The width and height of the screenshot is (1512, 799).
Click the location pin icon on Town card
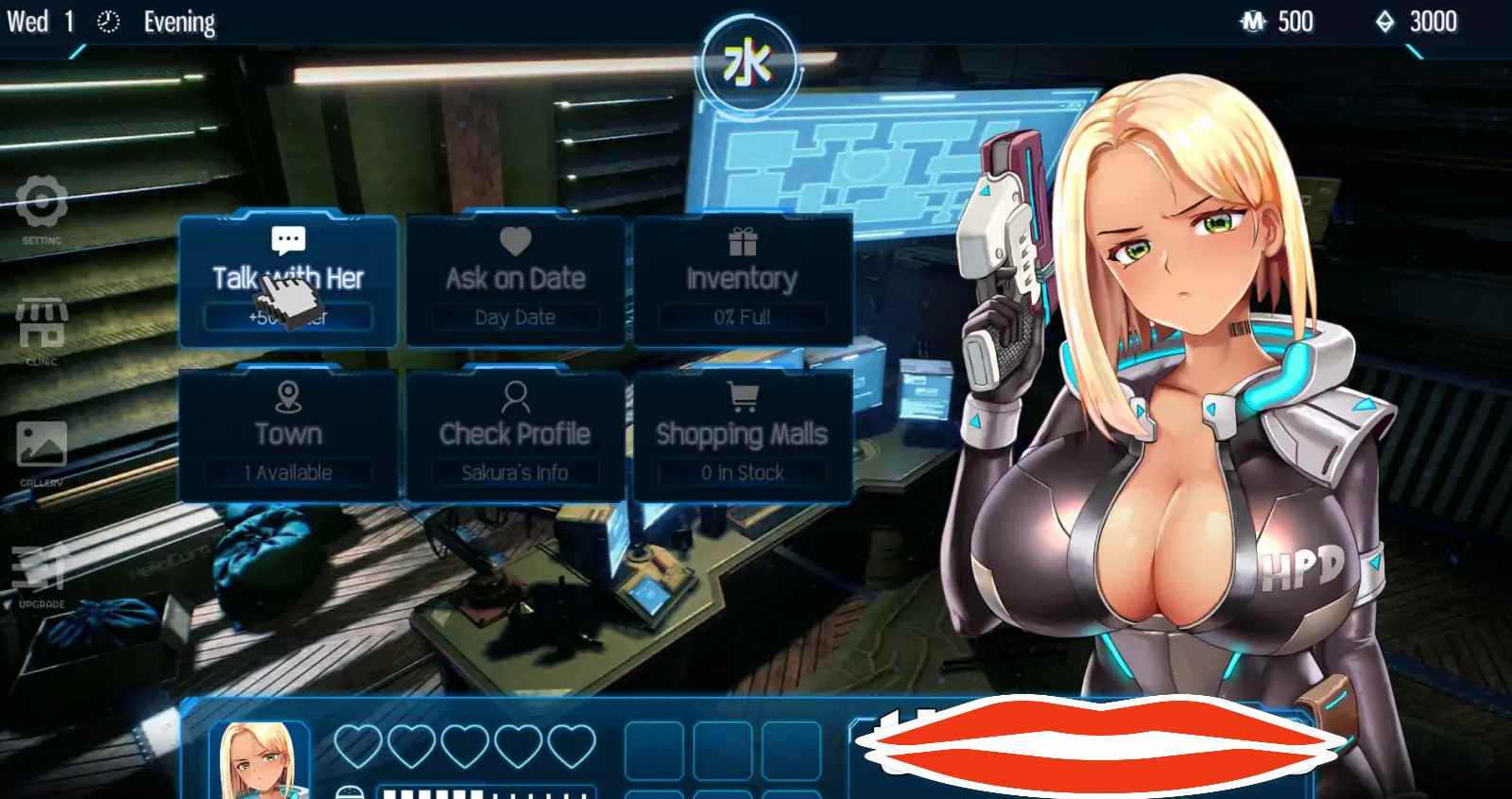pos(288,395)
